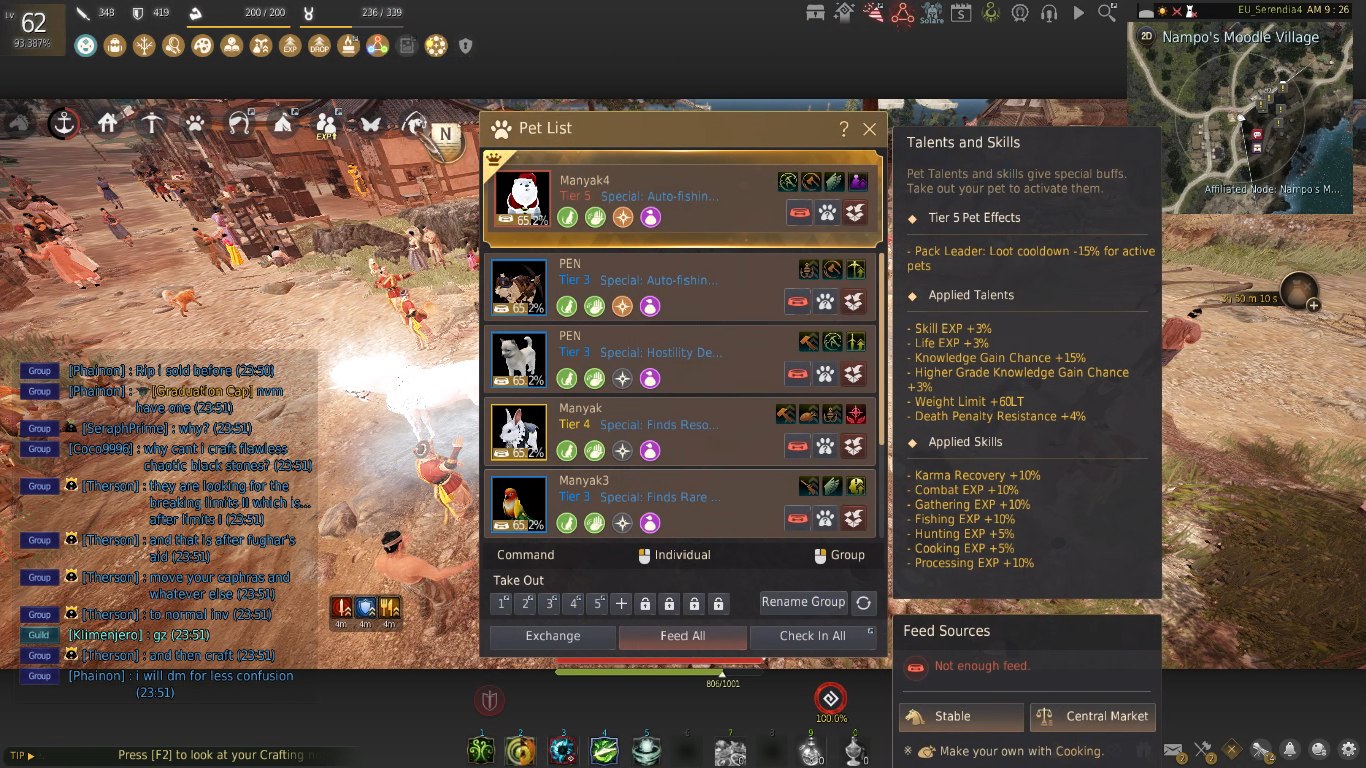
Task: Choose take out group slot 1
Action: tap(501, 604)
